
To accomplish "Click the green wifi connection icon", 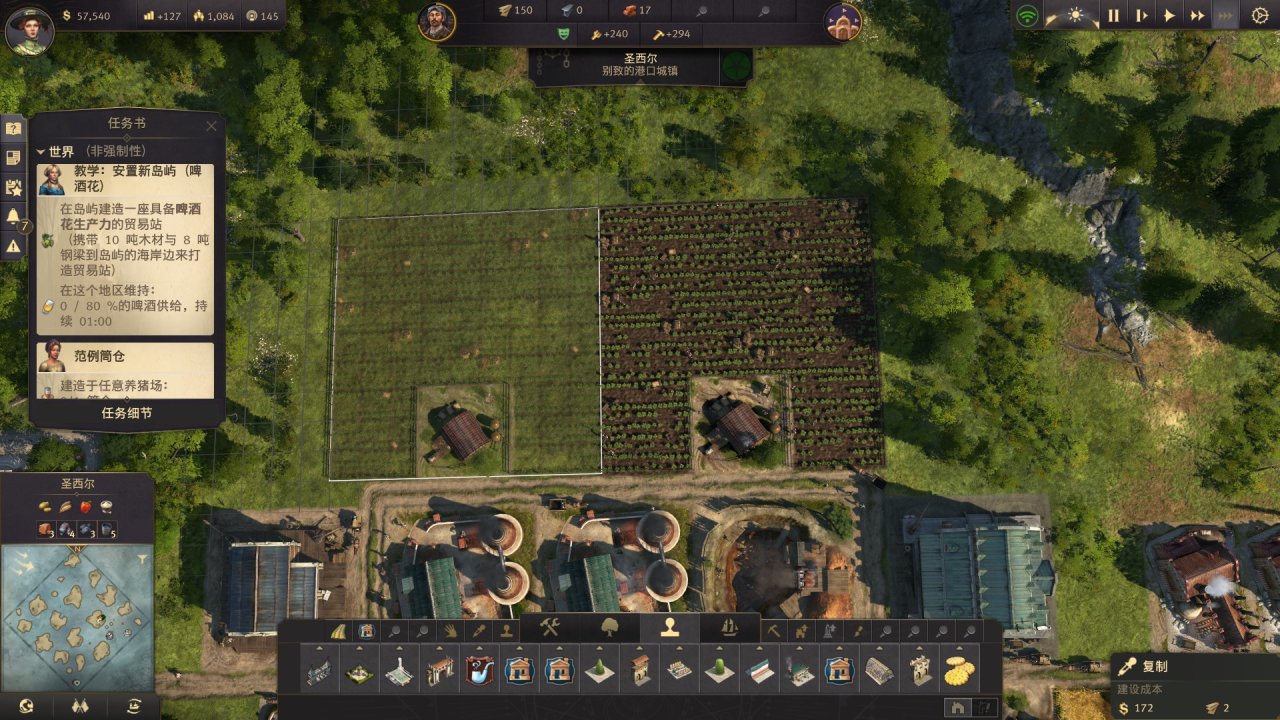I will click(x=1027, y=16).
